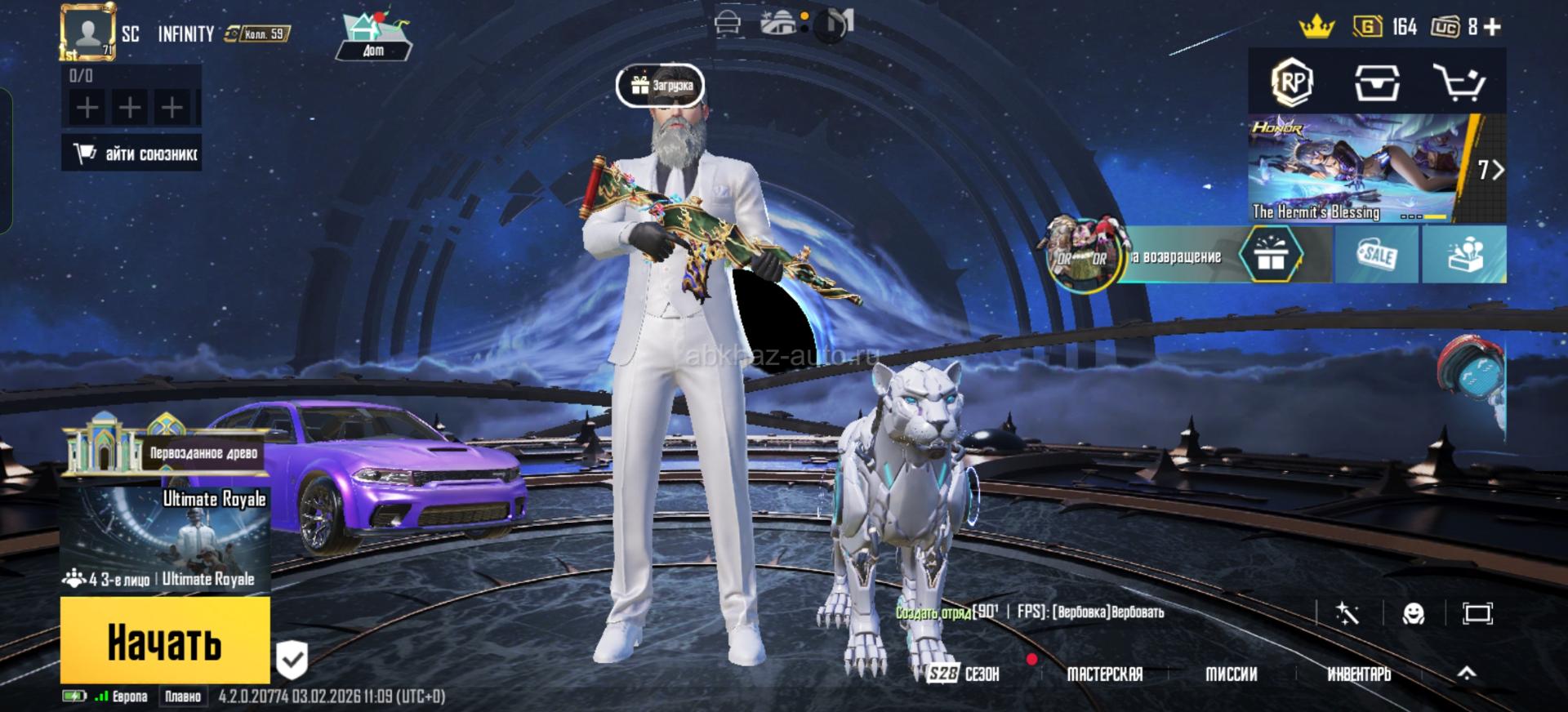The width and height of the screenshot is (1568, 712).
Task: Select the Ultimate Royale mode panel
Action: pos(166,541)
